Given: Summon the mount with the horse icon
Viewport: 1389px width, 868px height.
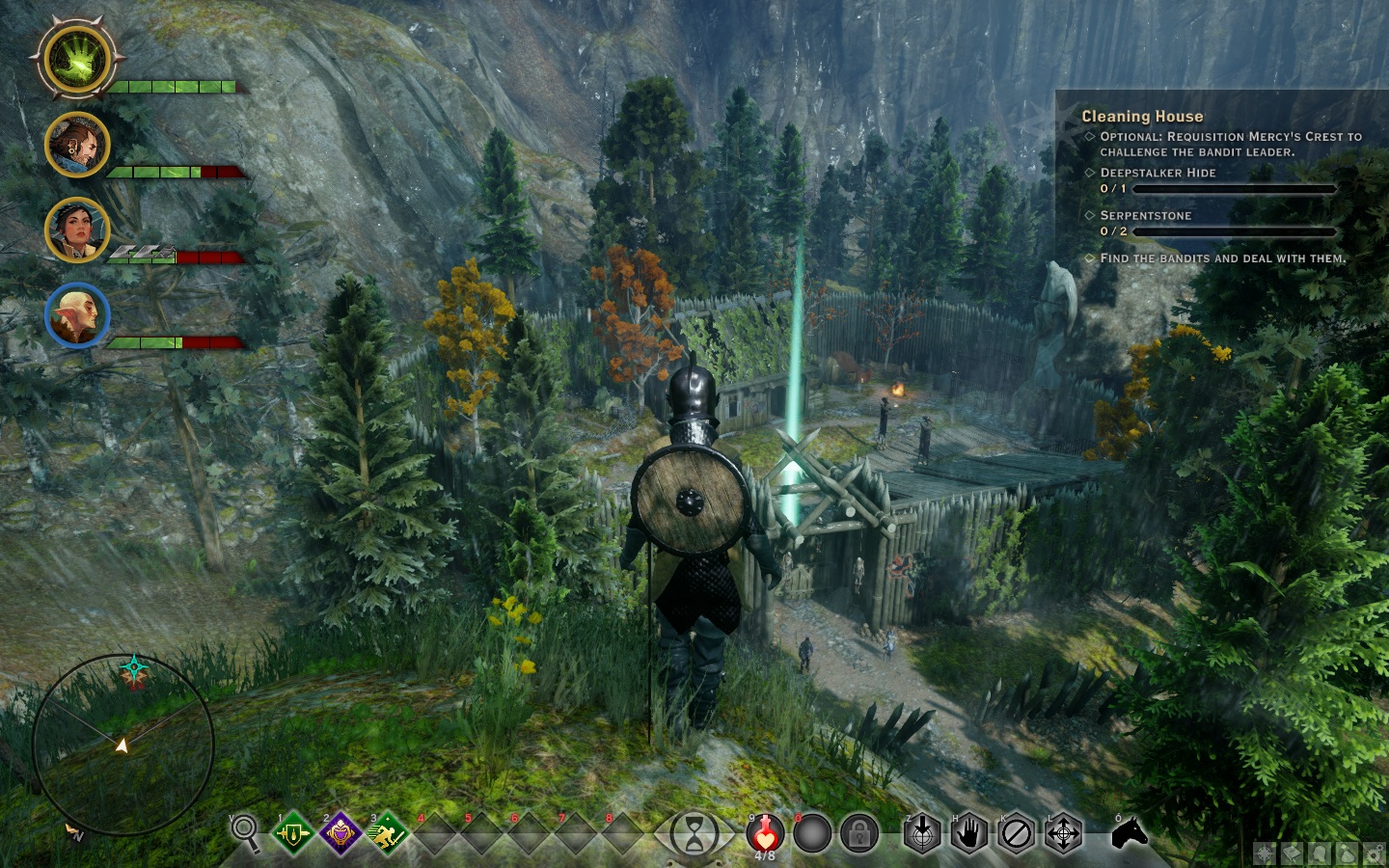Looking at the screenshot, I should (1130, 832).
